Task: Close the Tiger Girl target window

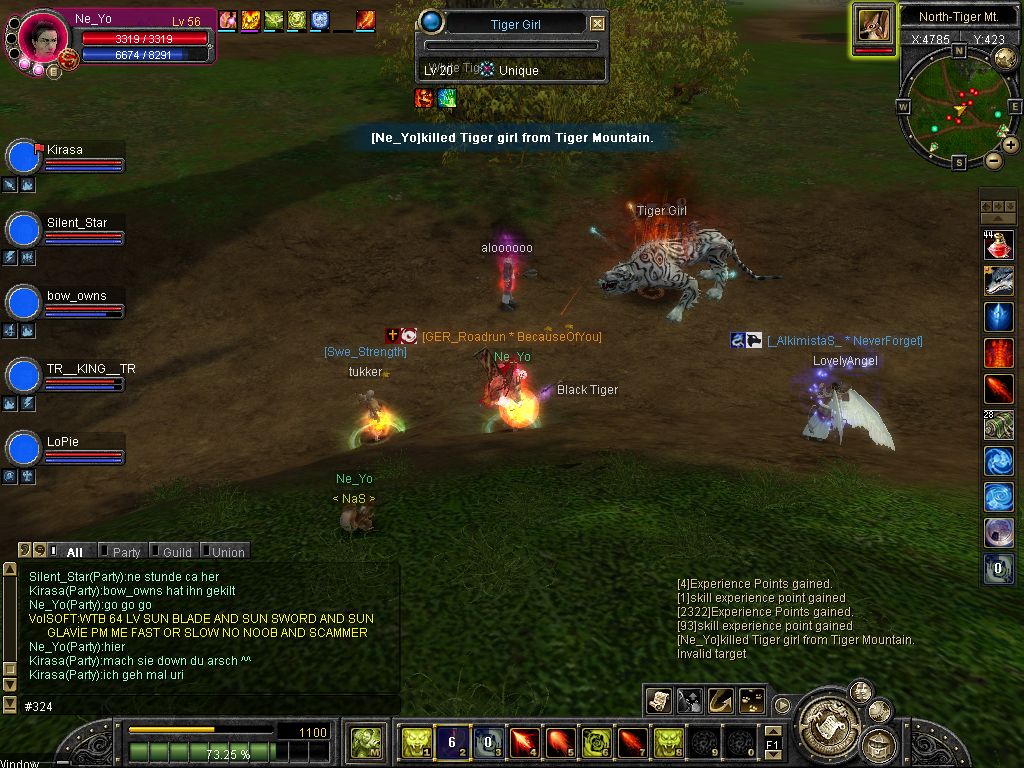Action: coord(597,24)
